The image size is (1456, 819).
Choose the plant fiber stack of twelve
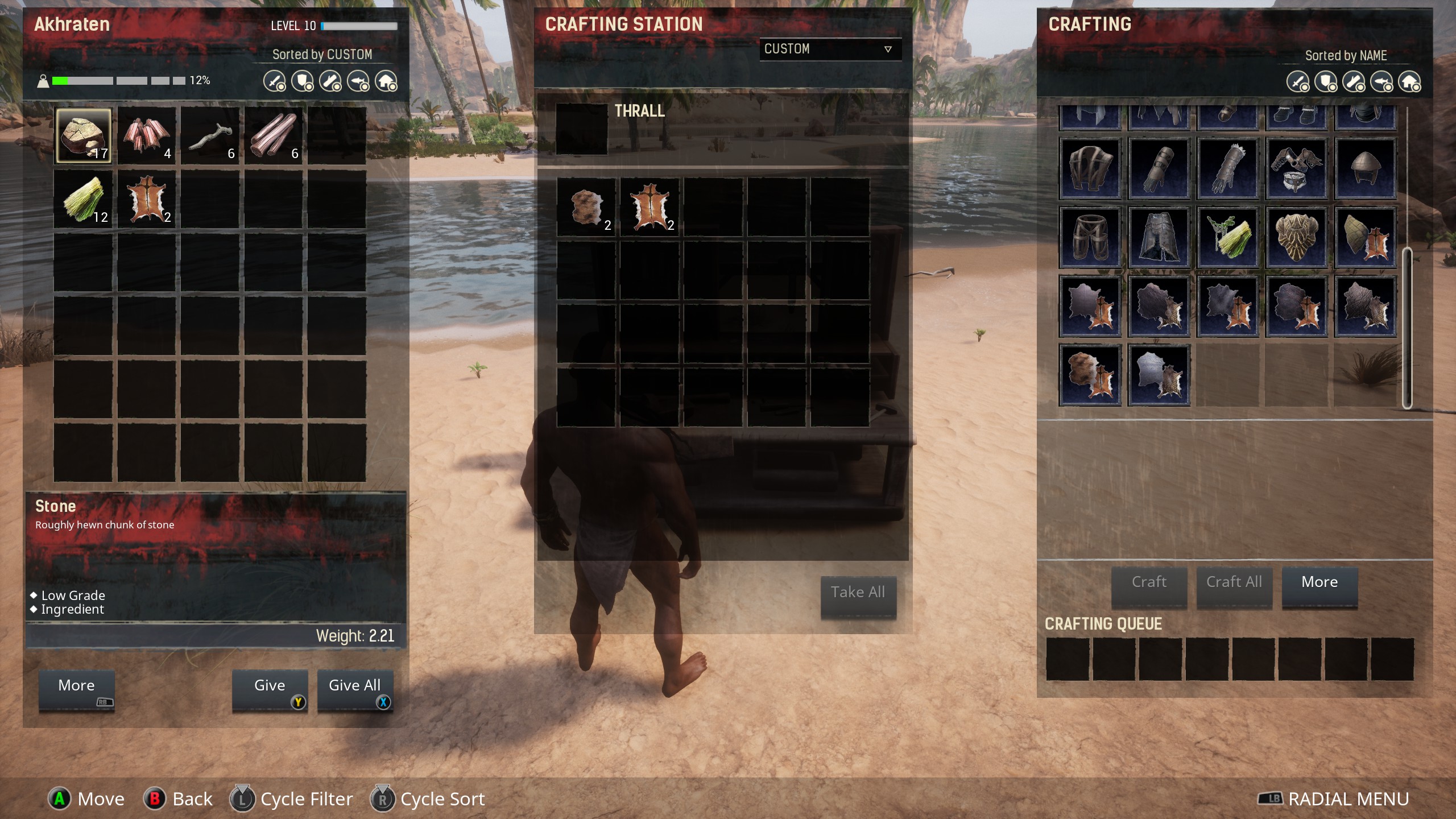[x=83, y=200]
